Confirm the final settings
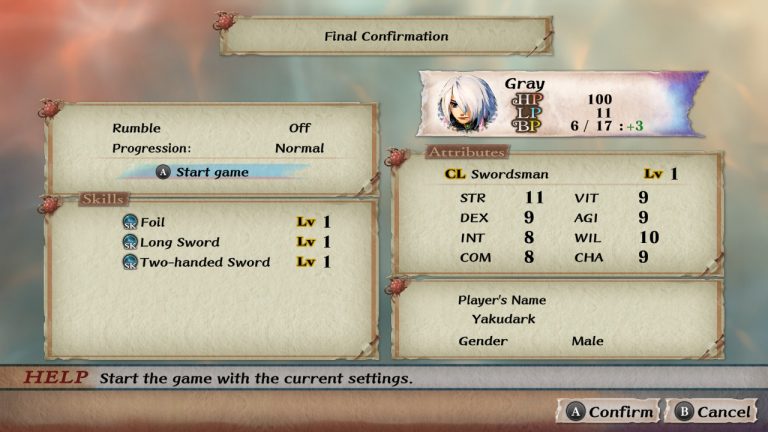 pyautogui.click(x=611, y=412)
